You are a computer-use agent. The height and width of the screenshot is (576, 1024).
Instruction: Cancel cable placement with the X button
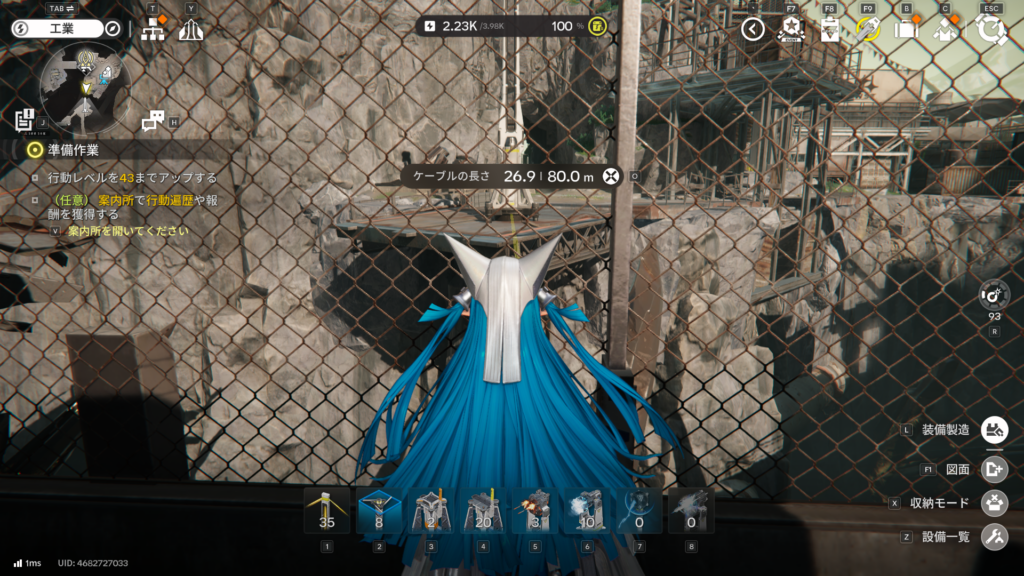tap(611, 176)
